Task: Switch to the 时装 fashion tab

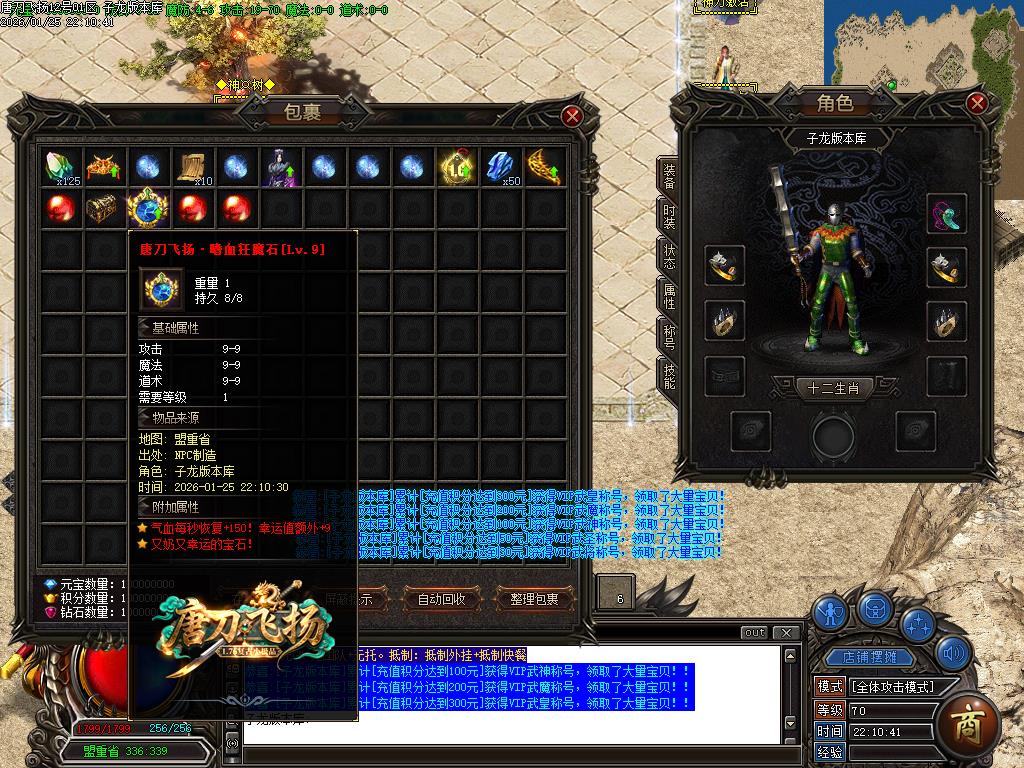Action: pyautogui.click(x=669, y=216)
